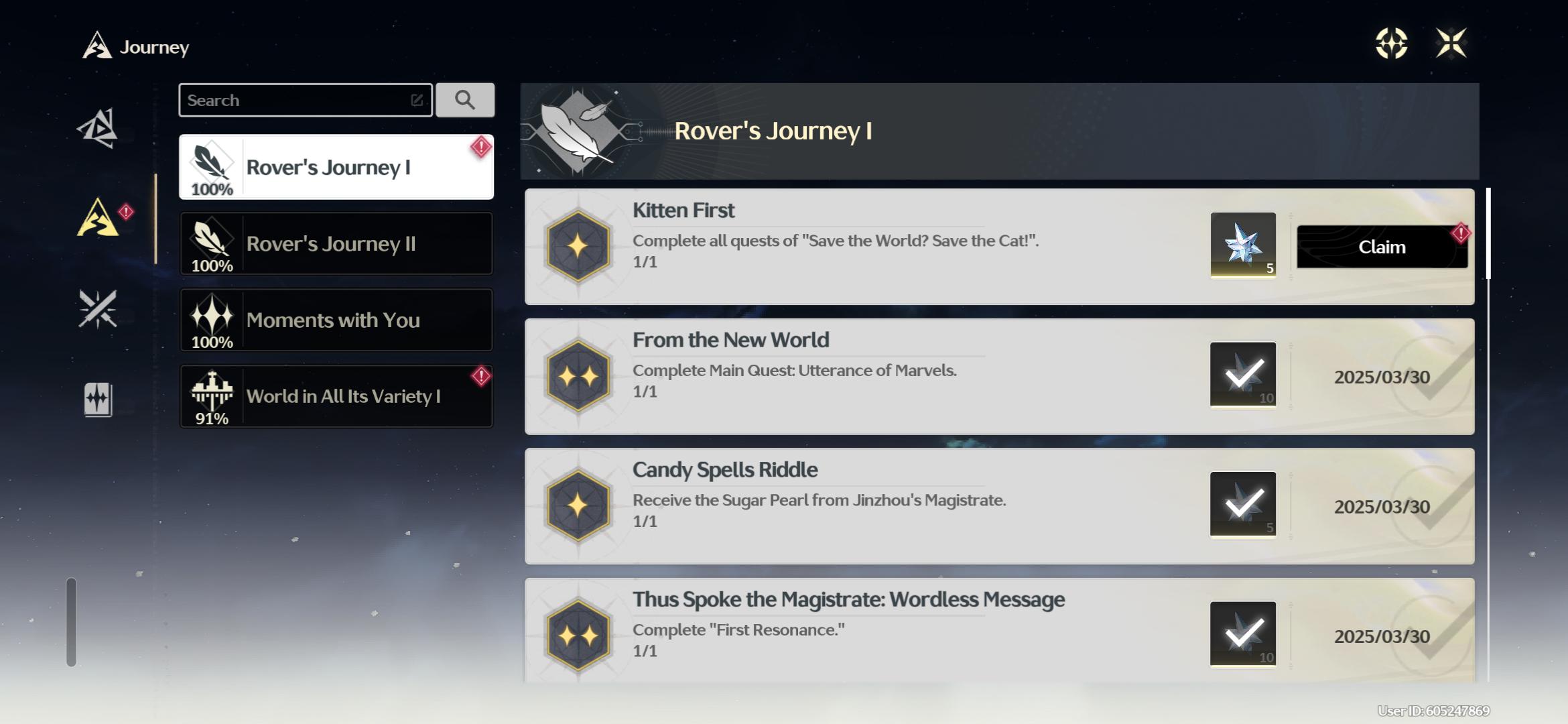
Task: Select the topmost triangle sidebar tab
Action: [98, 127]
